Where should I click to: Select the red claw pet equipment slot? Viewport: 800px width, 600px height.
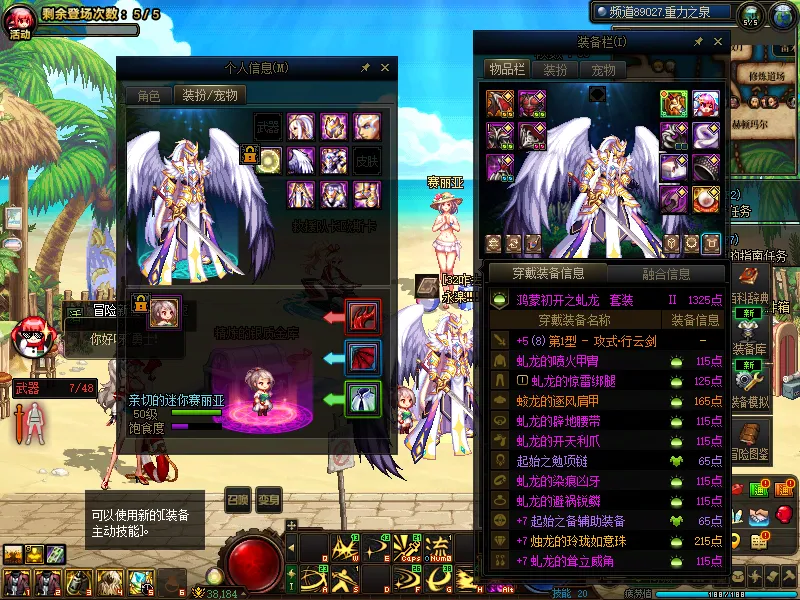[362, 316]
